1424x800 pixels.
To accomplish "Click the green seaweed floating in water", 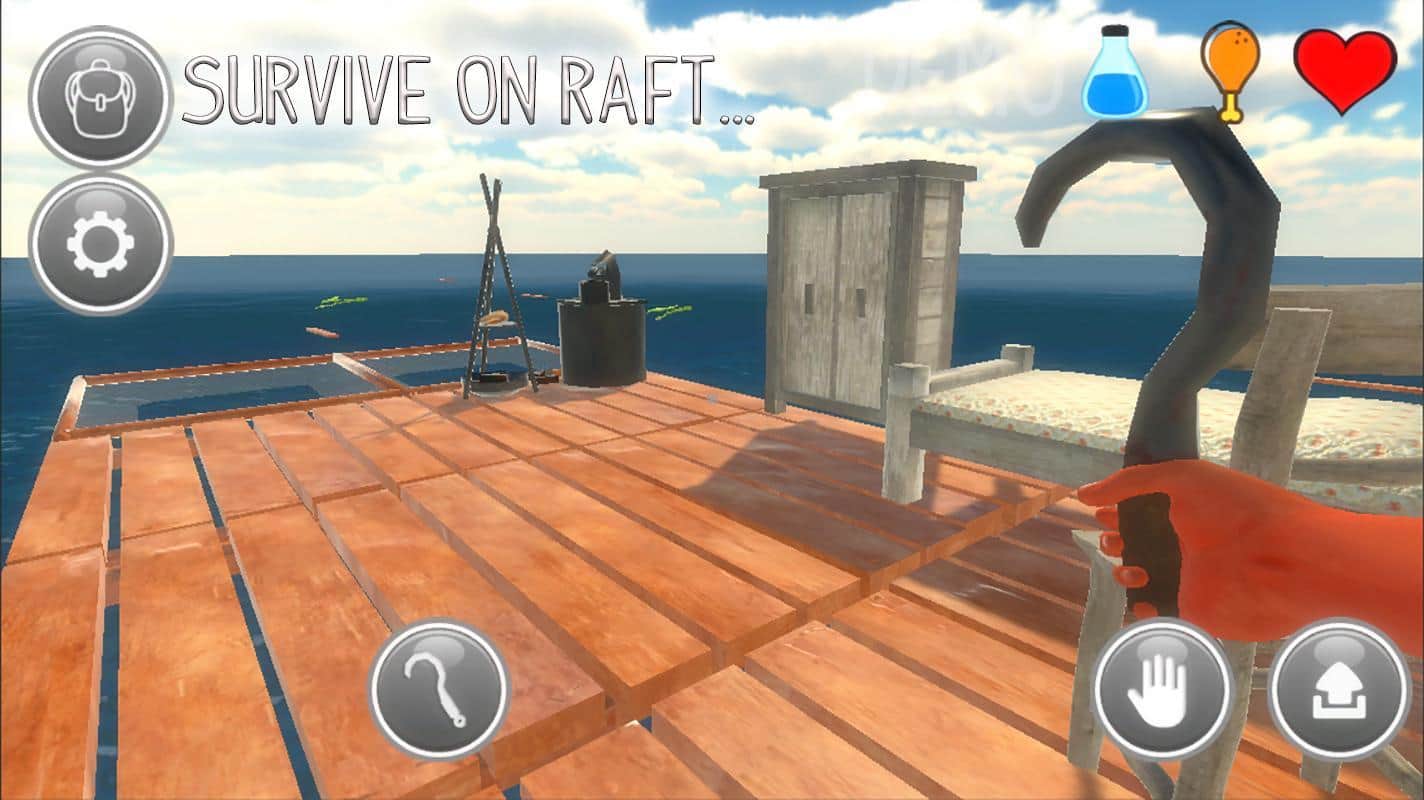I will coord(340,300).
